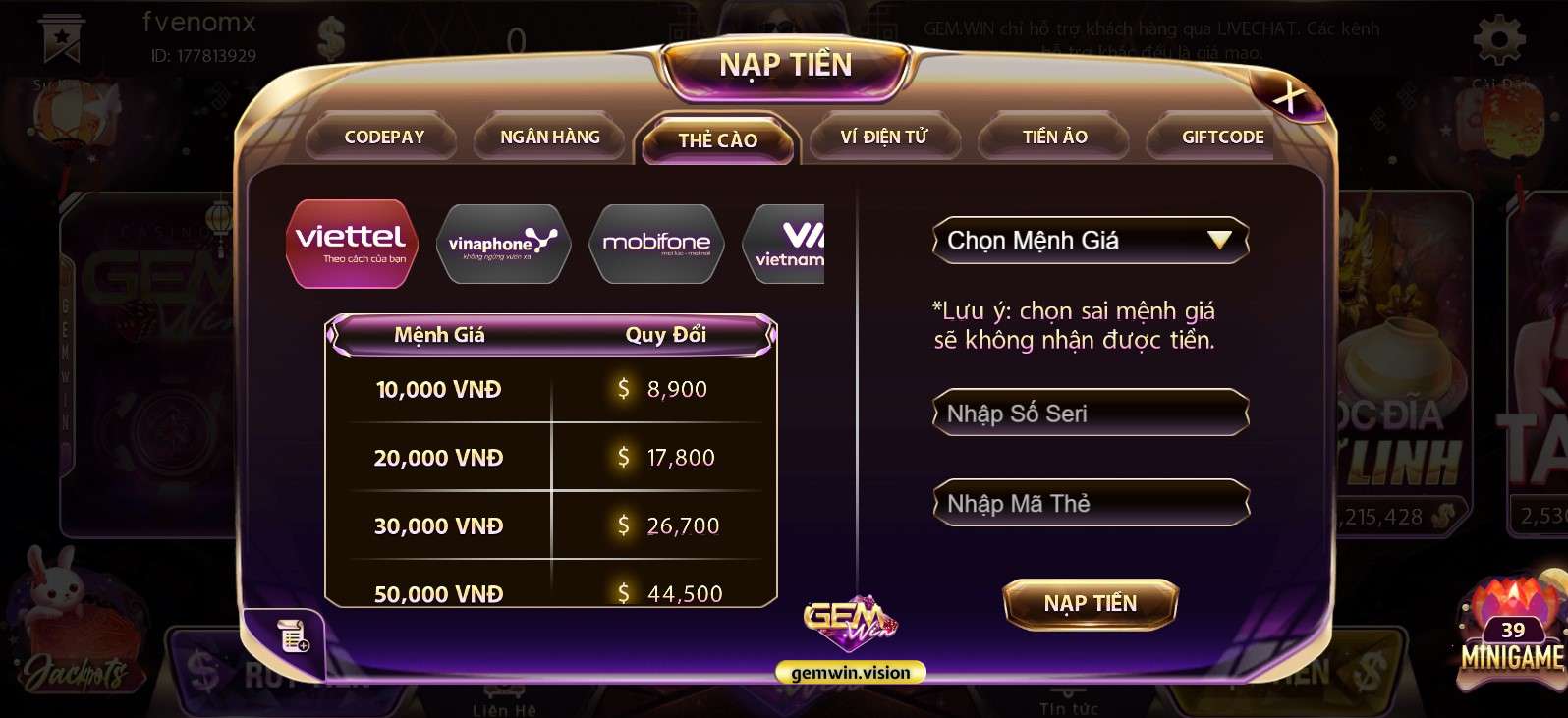The image size is (1568, 718).
Task: Open the VÍ ĐIỆN TỬ tab
Action: [x=884, y=137]
